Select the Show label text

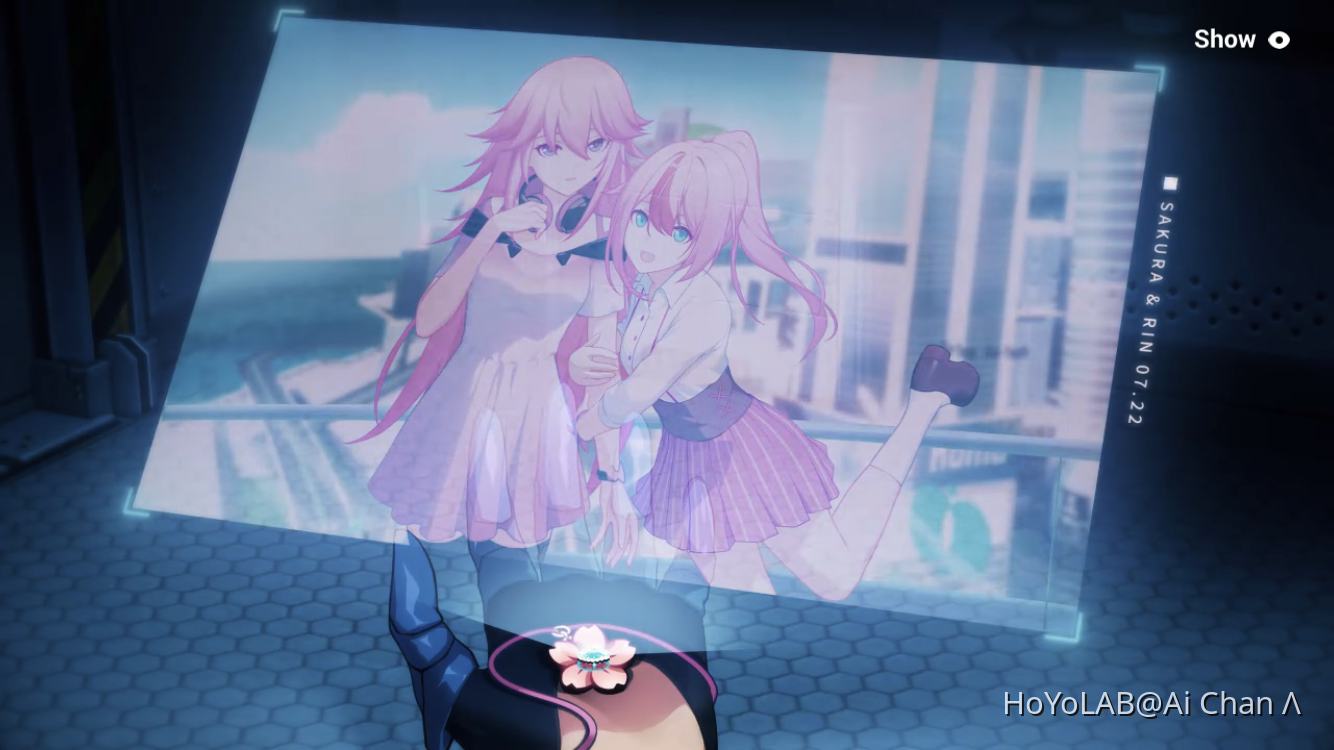point(1226,39)
